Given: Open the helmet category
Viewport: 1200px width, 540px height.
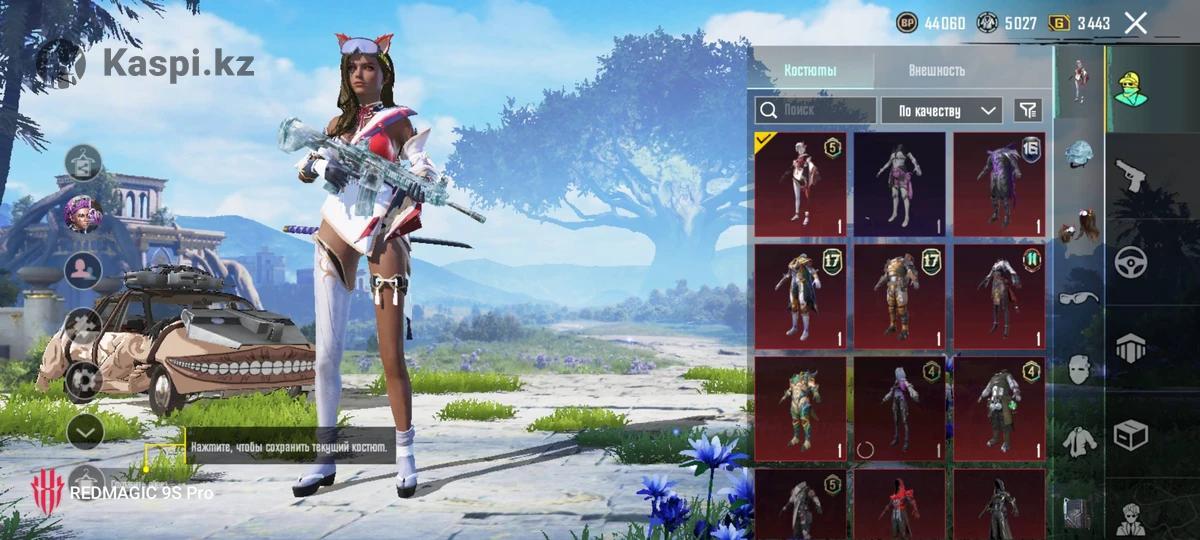Looking at the screenshot, I should click(x=1078, y=153).
